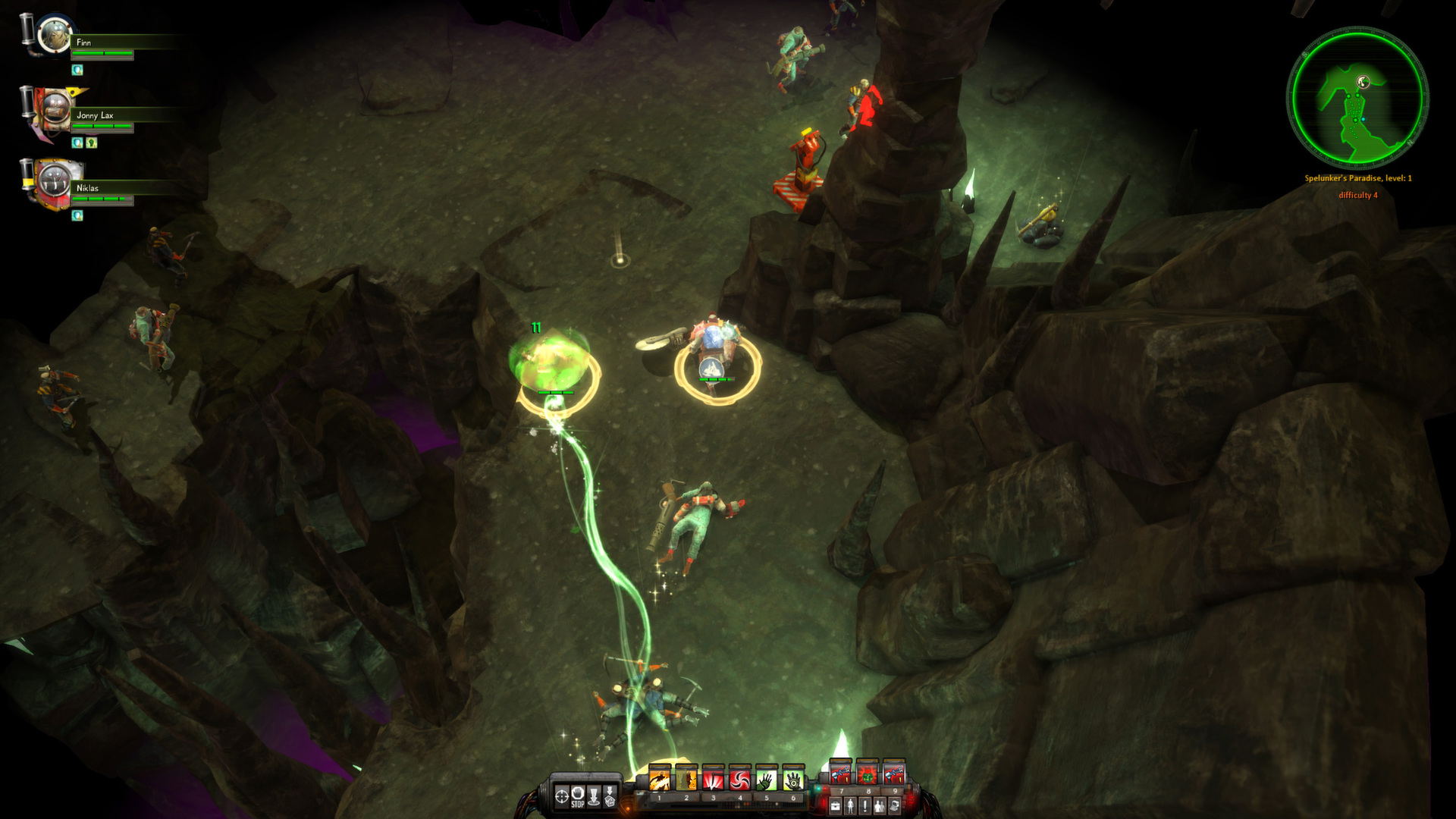The height and width of the screenshot is (819, 1456).
Task: Select the red-green burst item in slot 8
Action: 868,776
